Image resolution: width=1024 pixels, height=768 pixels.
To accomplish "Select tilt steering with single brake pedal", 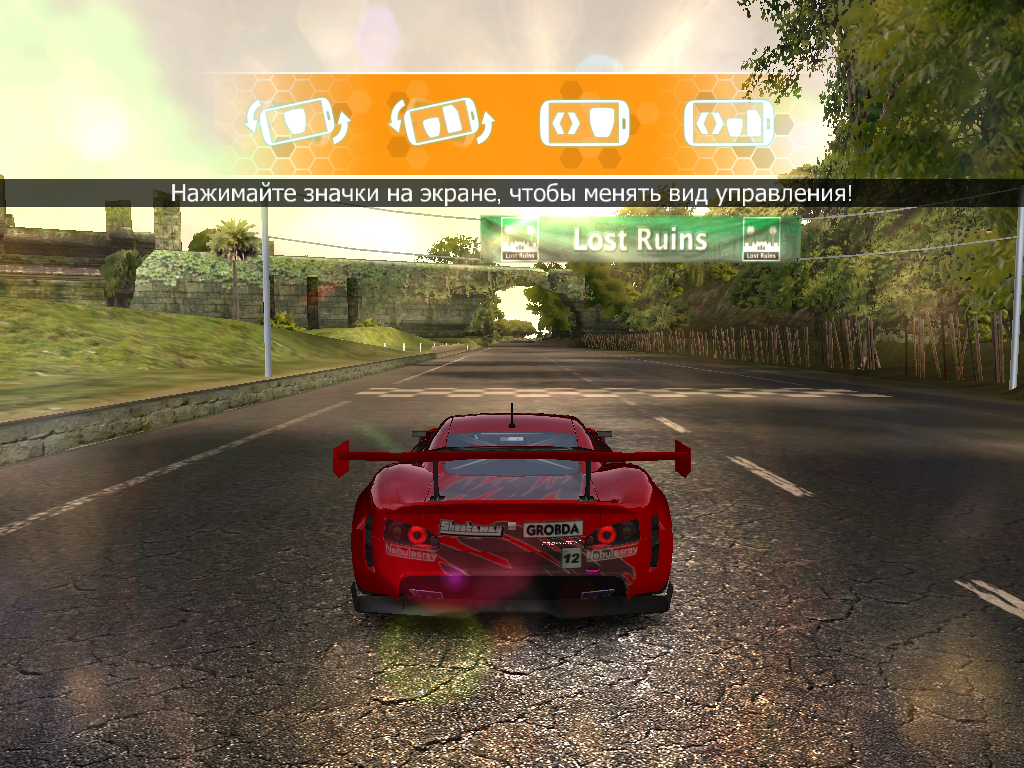I will coord(296,123).
